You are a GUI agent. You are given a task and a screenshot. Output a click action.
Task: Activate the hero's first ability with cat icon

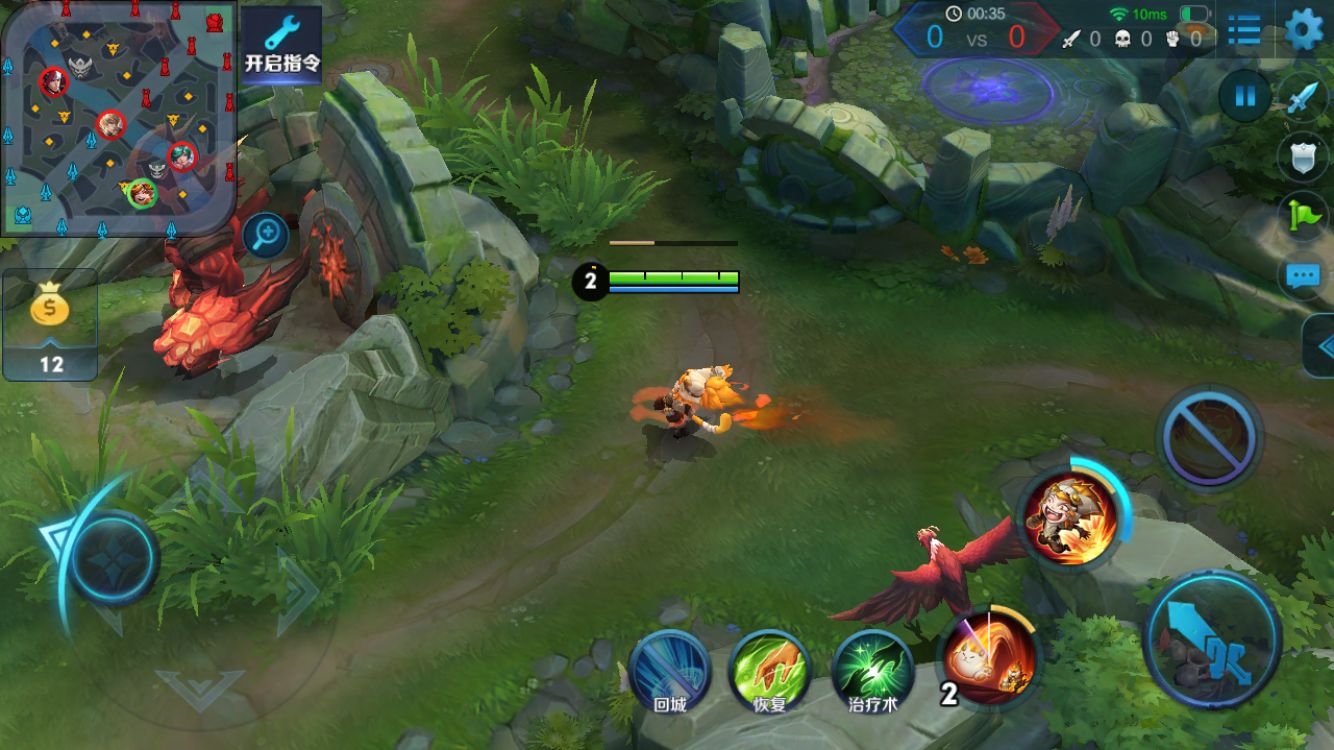(x=990, y=657)
